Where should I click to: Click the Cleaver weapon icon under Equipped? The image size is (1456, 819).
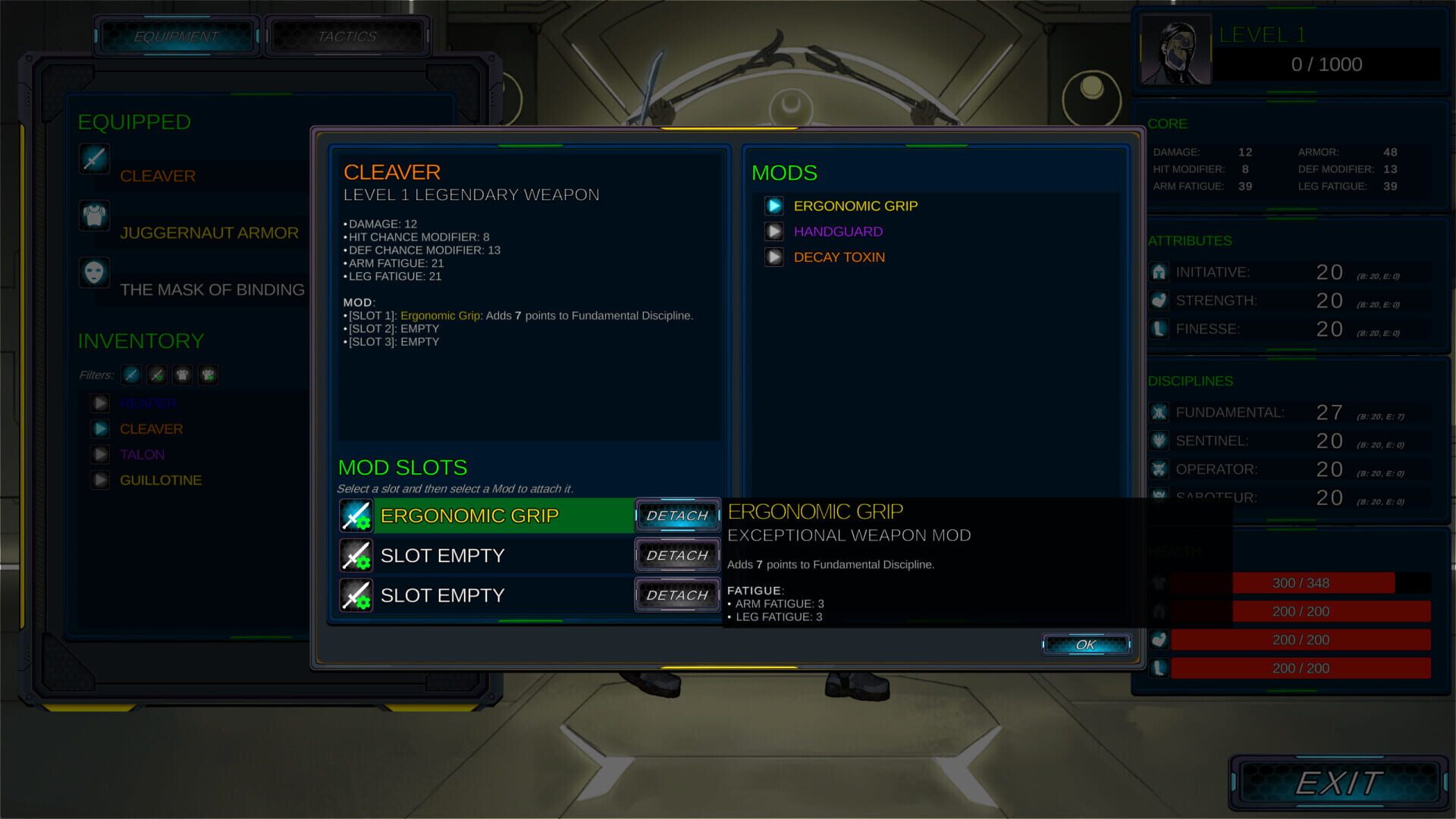94,160
